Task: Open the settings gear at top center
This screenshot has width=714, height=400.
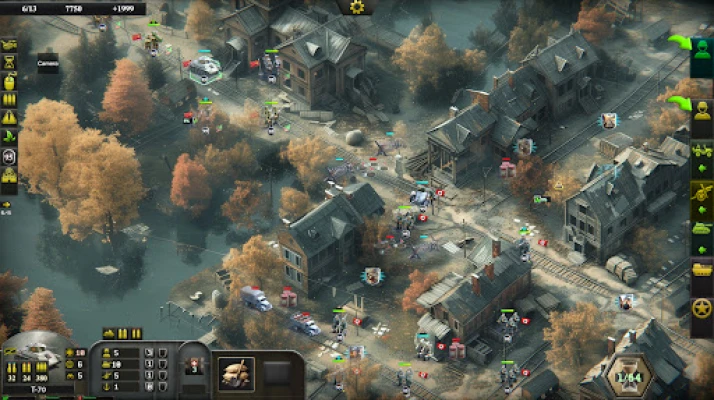Action: 357,7
